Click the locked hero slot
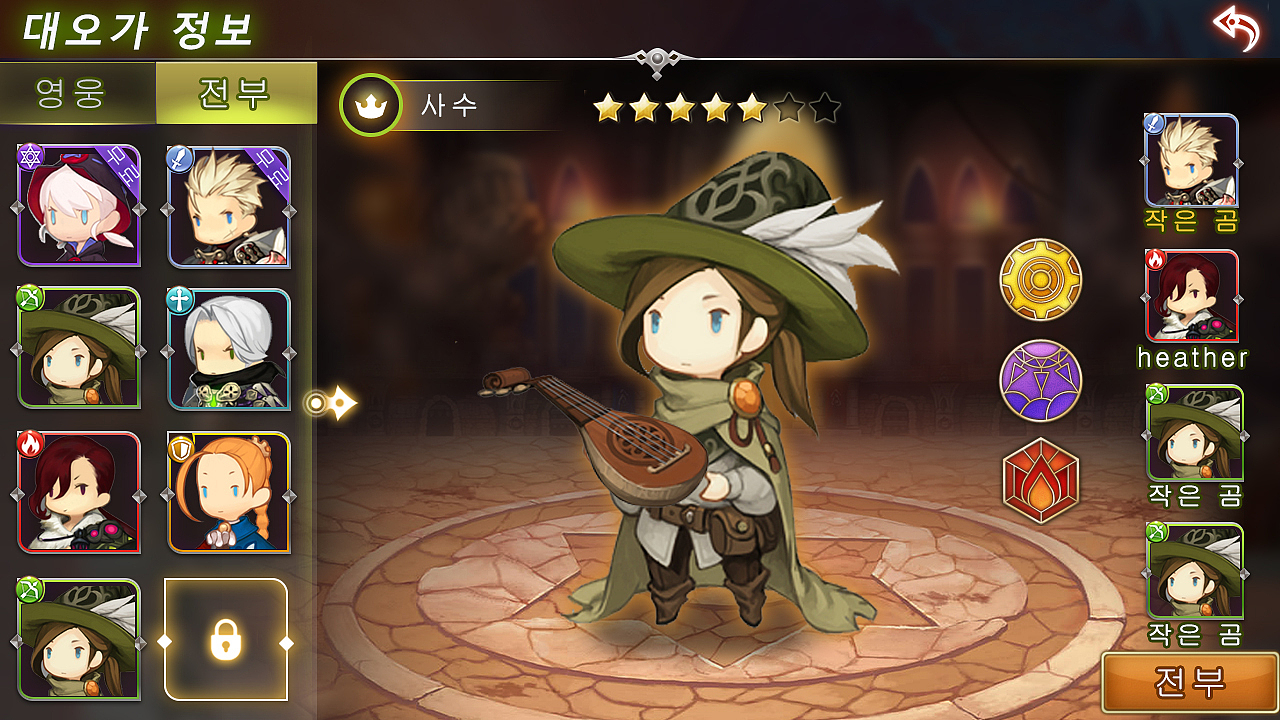Screen dimensions: 1280x720 [226, 640]
